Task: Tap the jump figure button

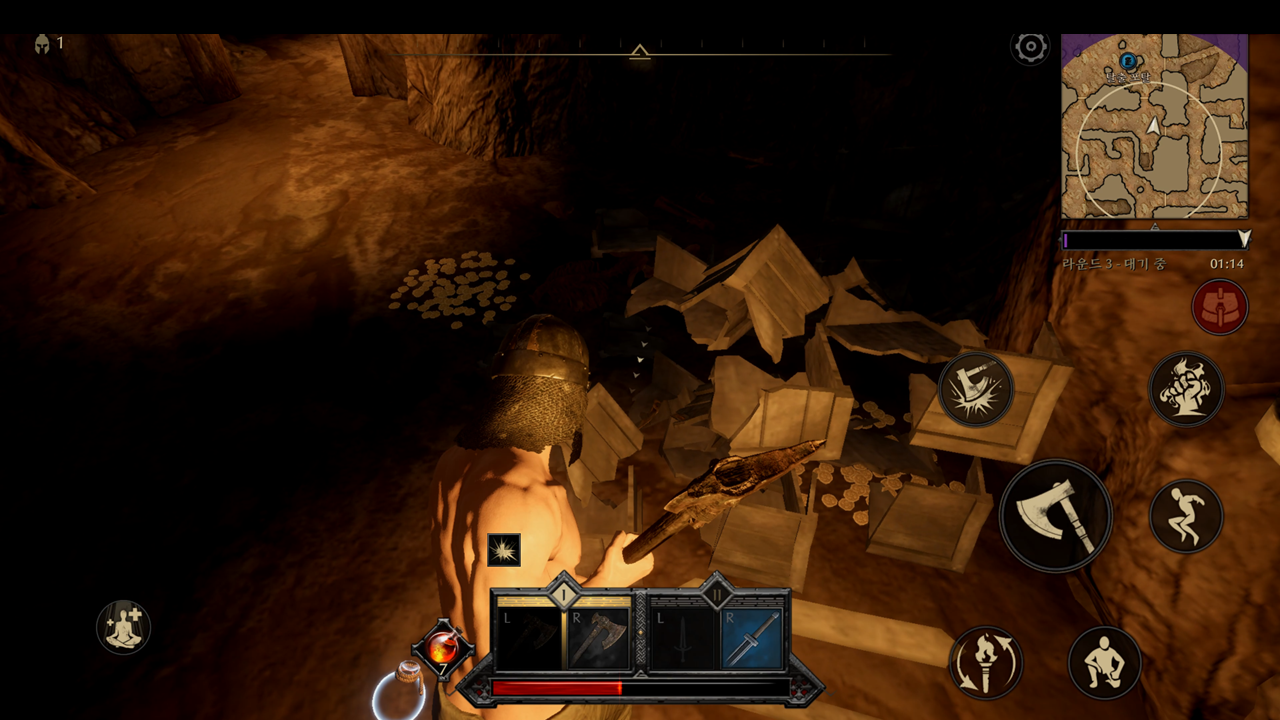Action: [x=1186, y=516]
